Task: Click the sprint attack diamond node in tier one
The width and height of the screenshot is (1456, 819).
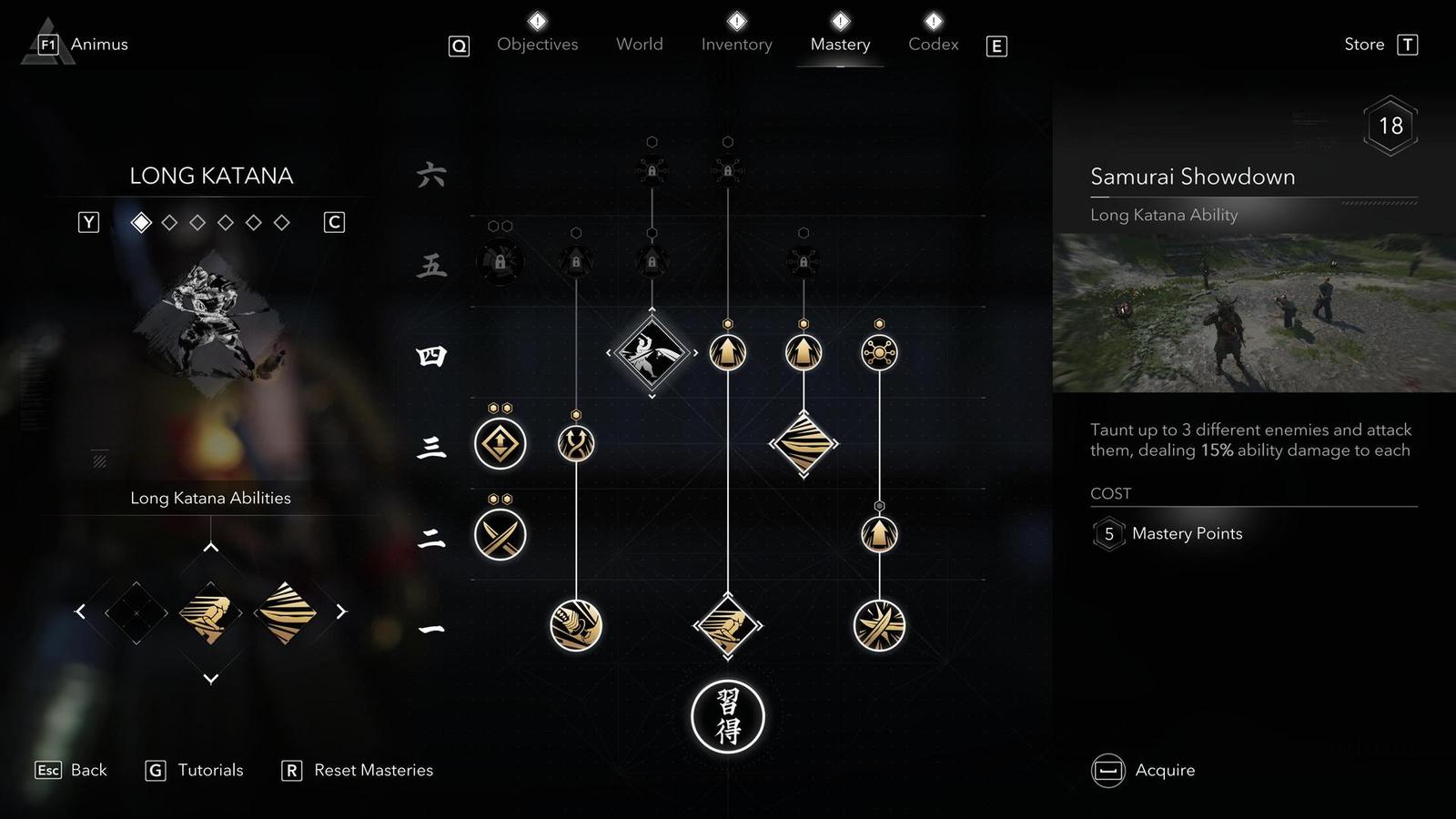Action: (728, 624)
